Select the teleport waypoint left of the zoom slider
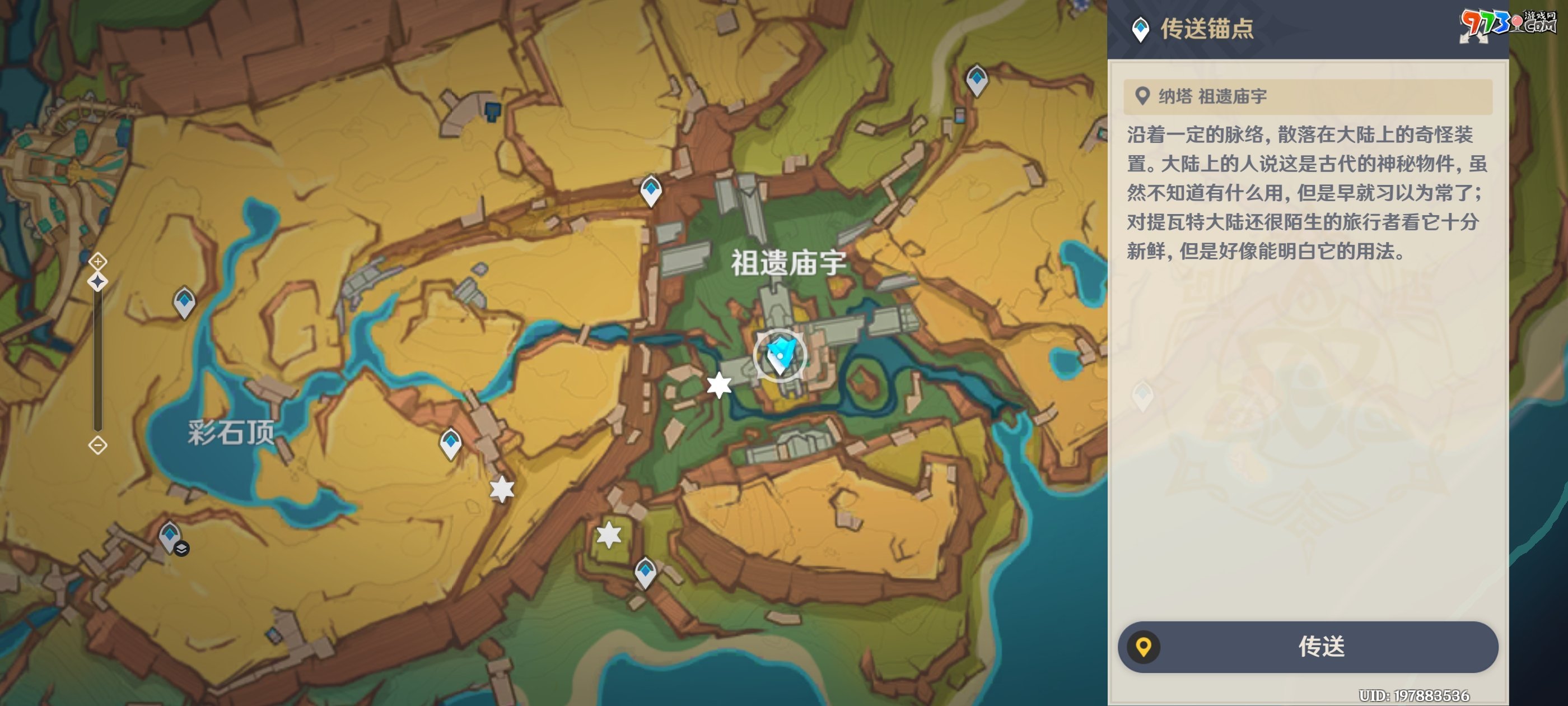 (x=184, y=301)
